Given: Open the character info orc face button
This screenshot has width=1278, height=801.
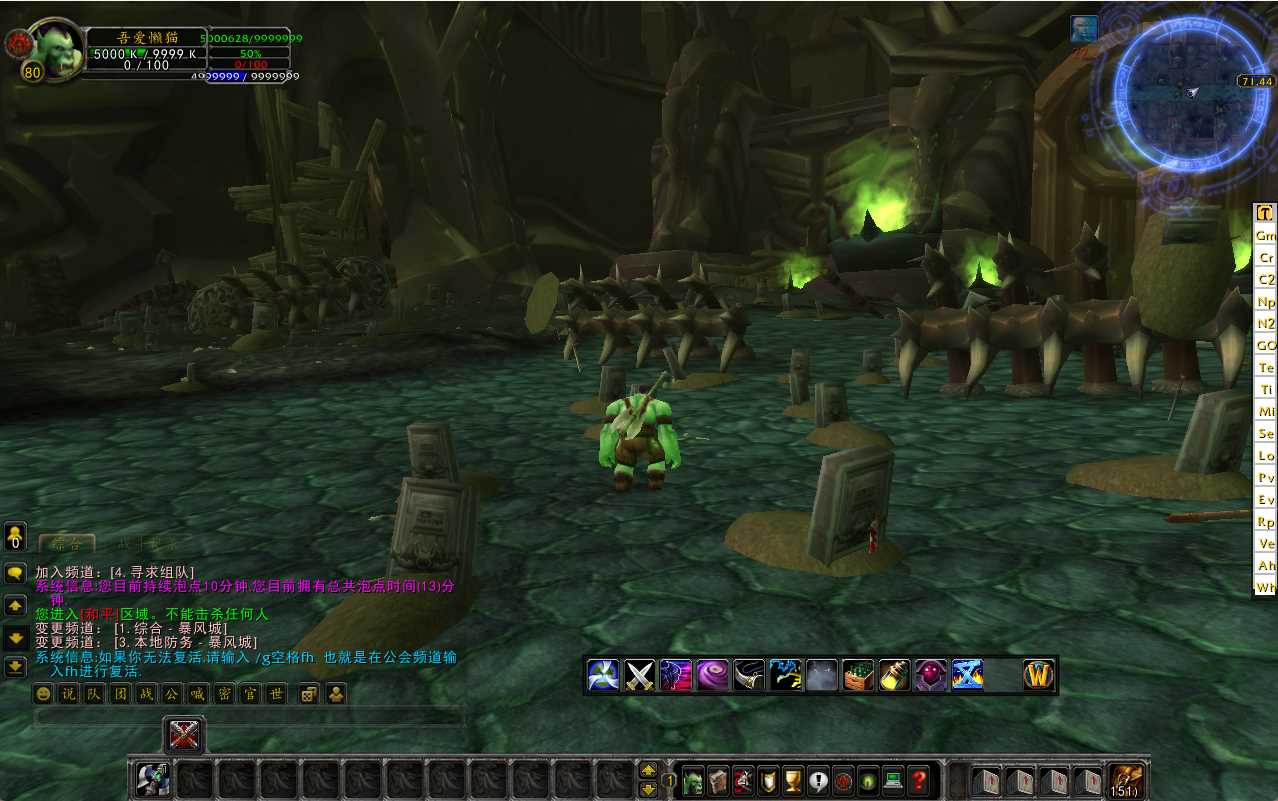Looking at the screenshot, I should coord(692,781).
